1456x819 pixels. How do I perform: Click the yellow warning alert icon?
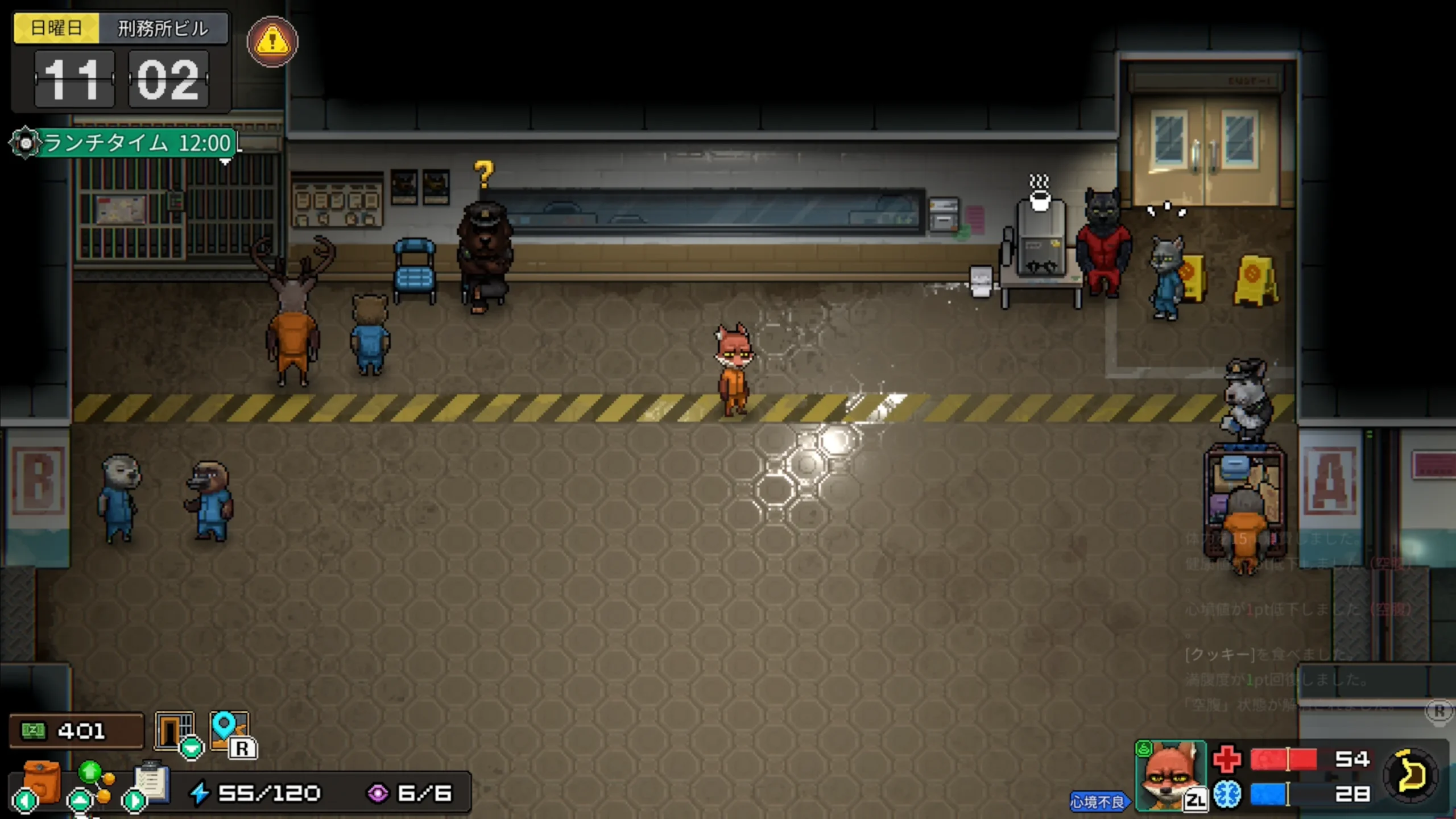pos(272,42)
